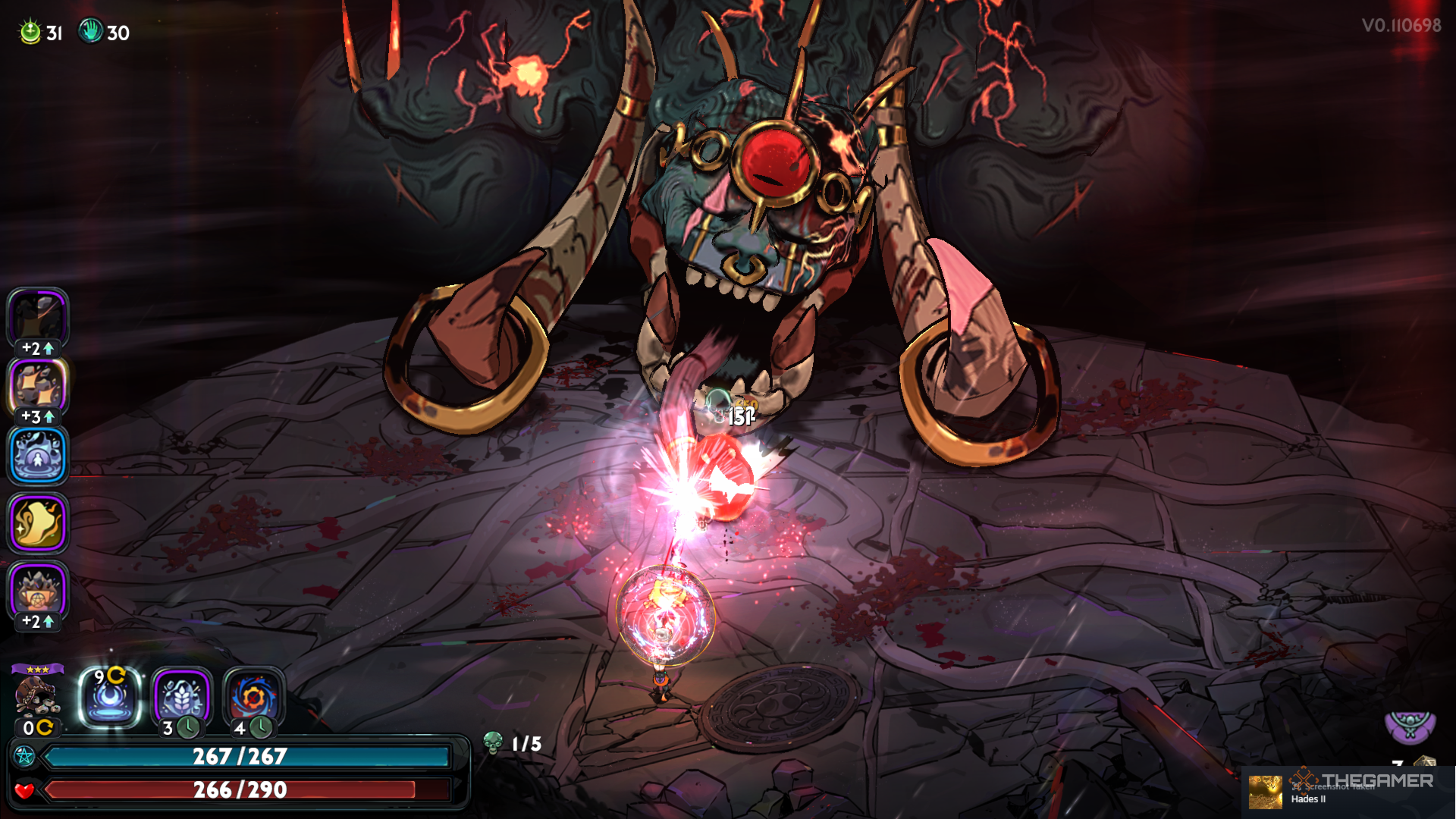Expand the golden die counter showing 7
This screenshot has width=1456, height=819.
1424,761
